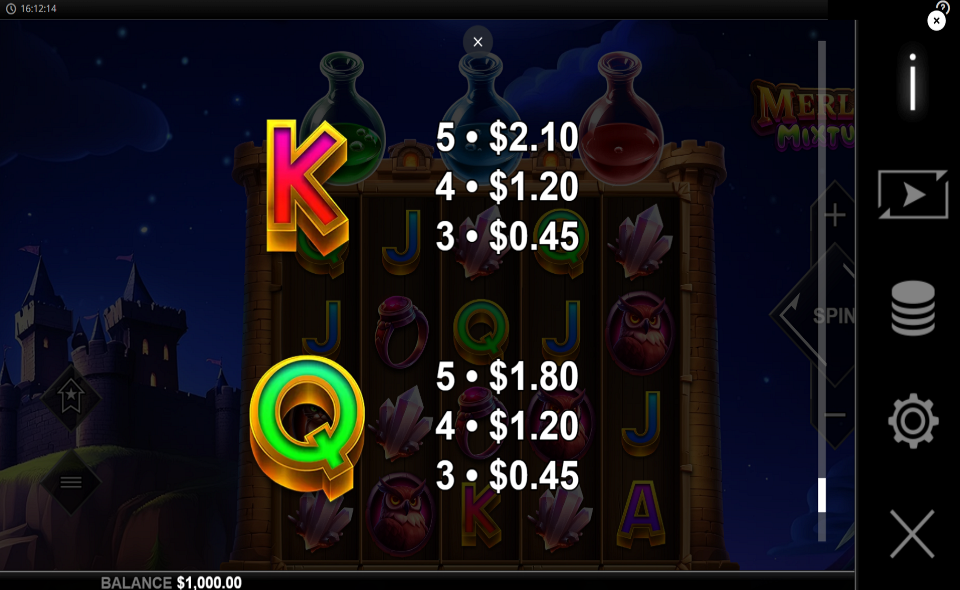960x590 pixels.
Task: Open the gear settings menu
Action: tap(912, 421)
